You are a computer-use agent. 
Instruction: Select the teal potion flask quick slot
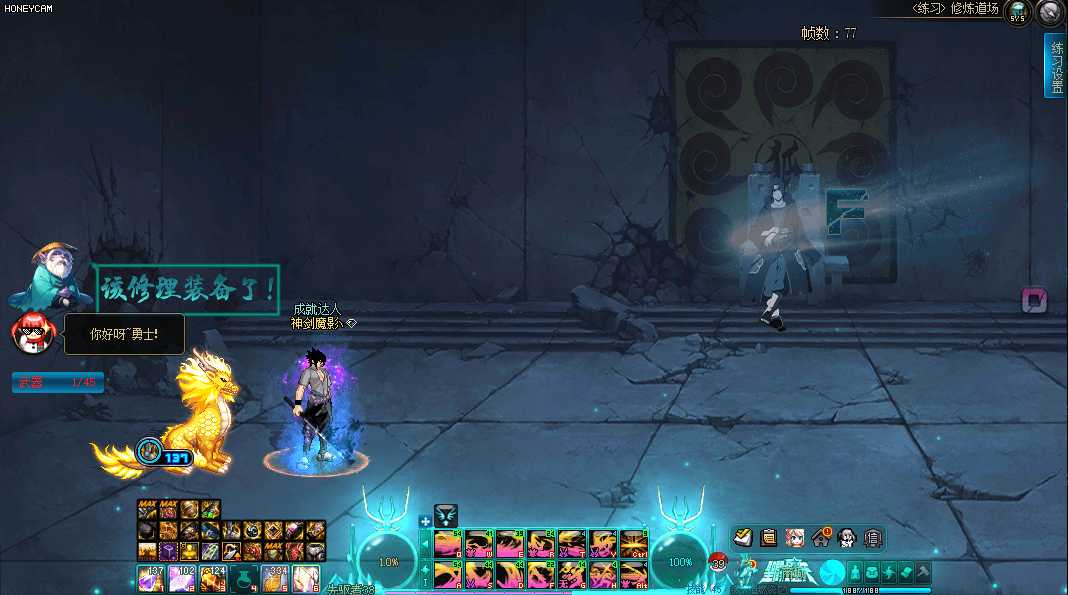[x=244, y=578]
